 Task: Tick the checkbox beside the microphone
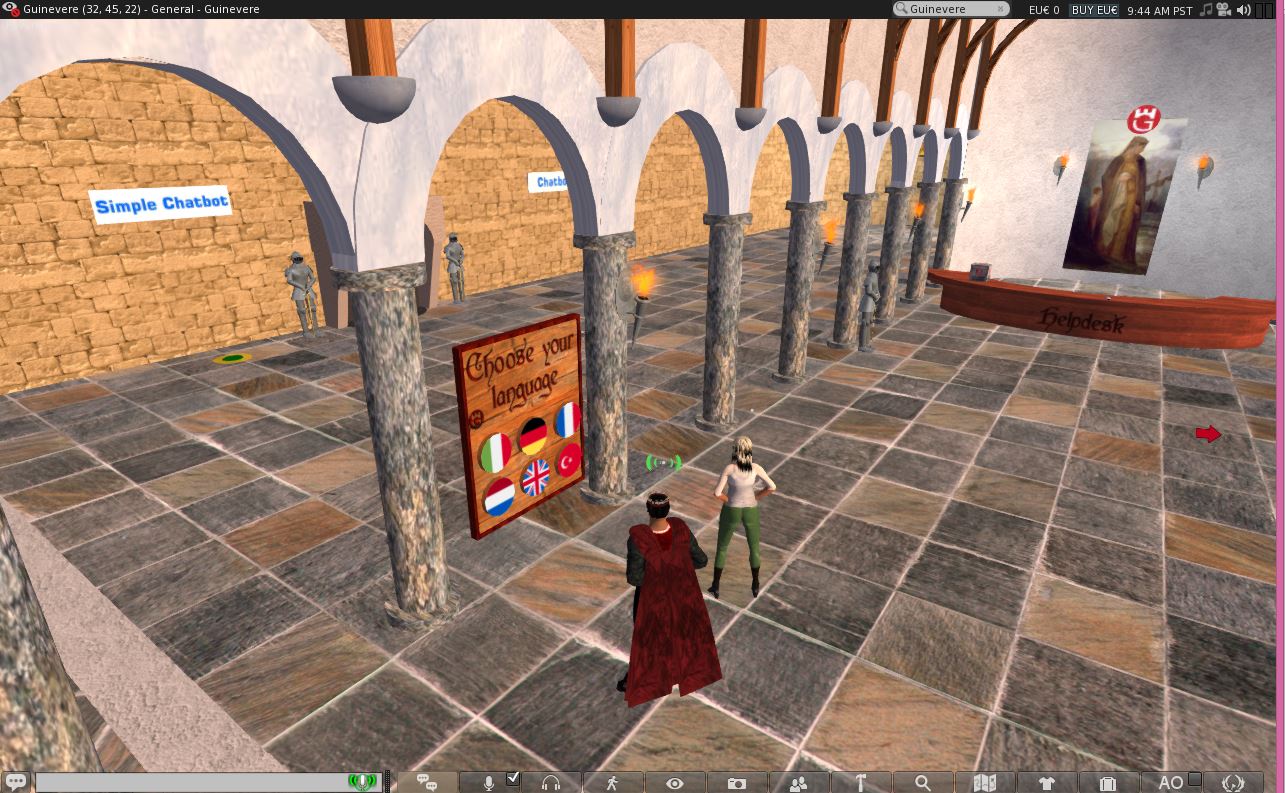513,778
